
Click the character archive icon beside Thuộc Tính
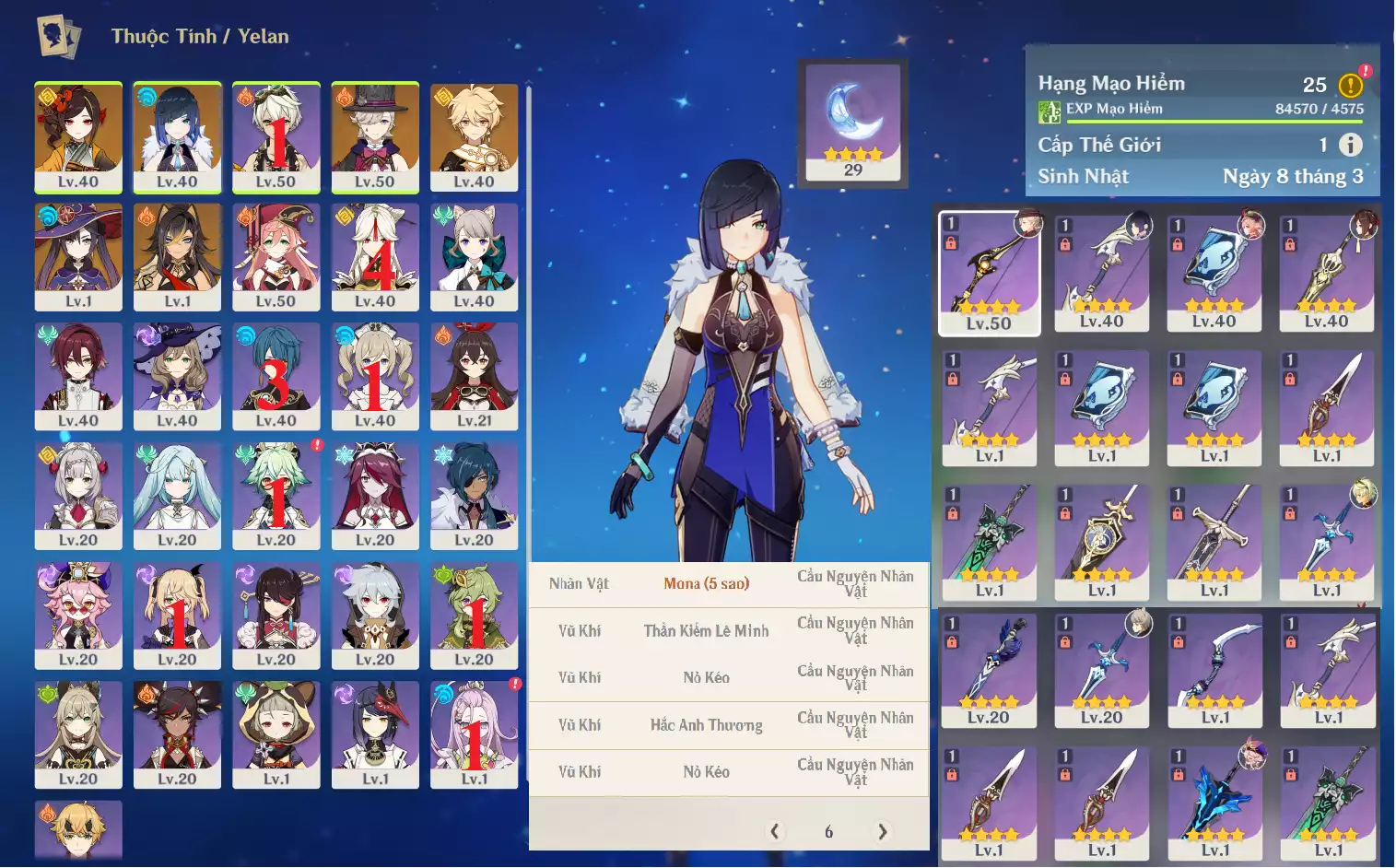click(58, 37)
